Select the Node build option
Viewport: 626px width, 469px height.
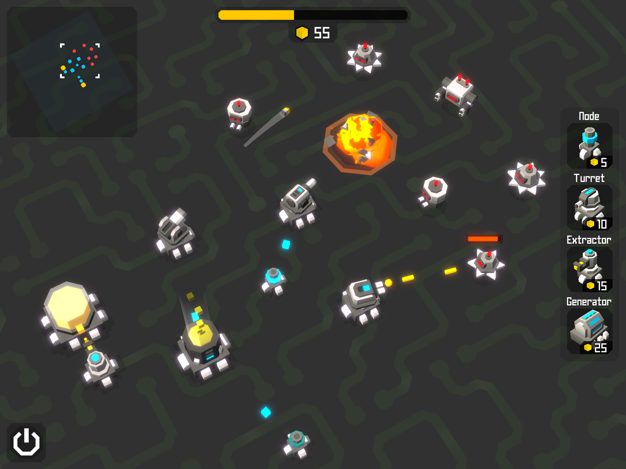[589, 145]
